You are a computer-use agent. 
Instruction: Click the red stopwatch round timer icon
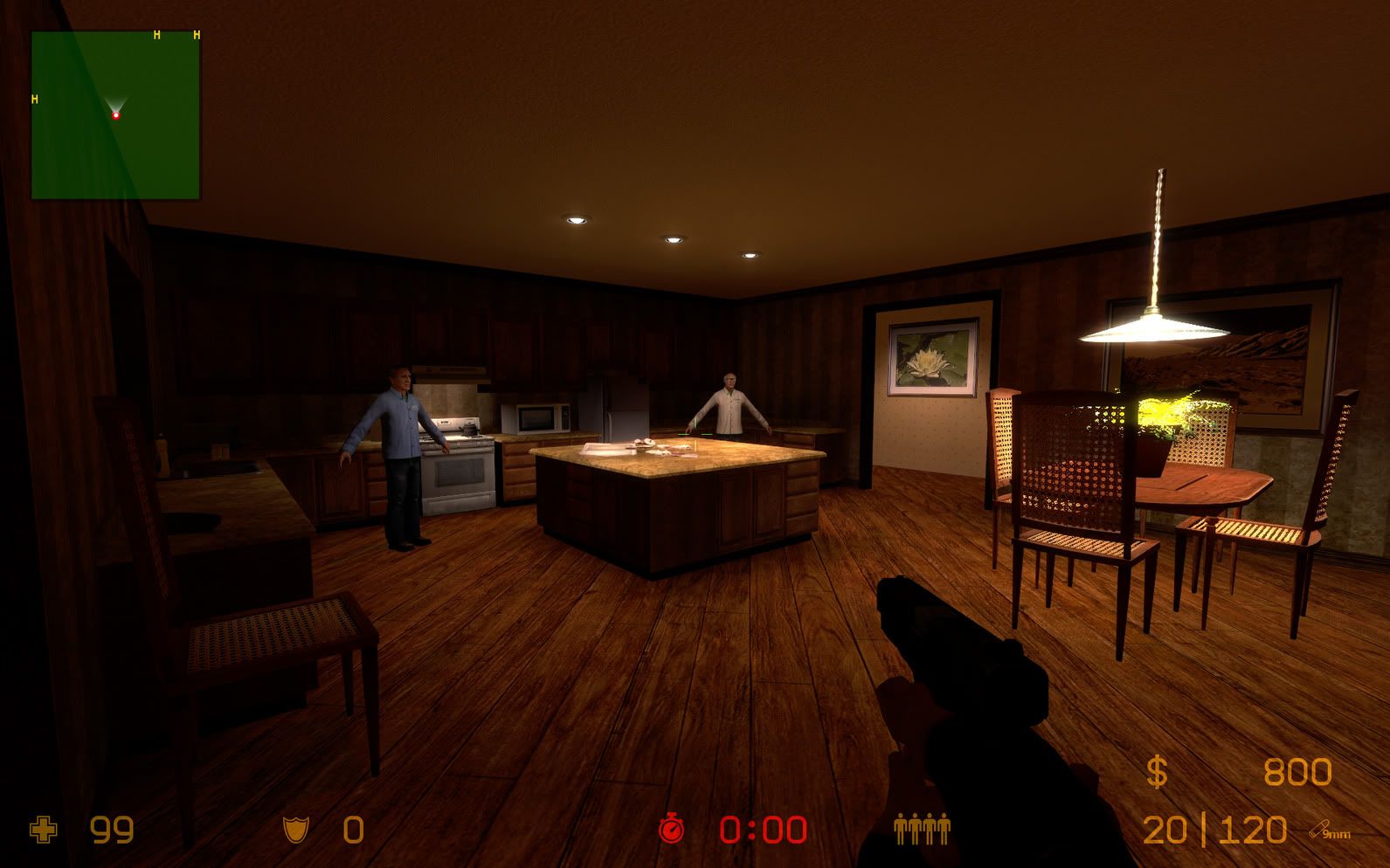click(671, 829)
